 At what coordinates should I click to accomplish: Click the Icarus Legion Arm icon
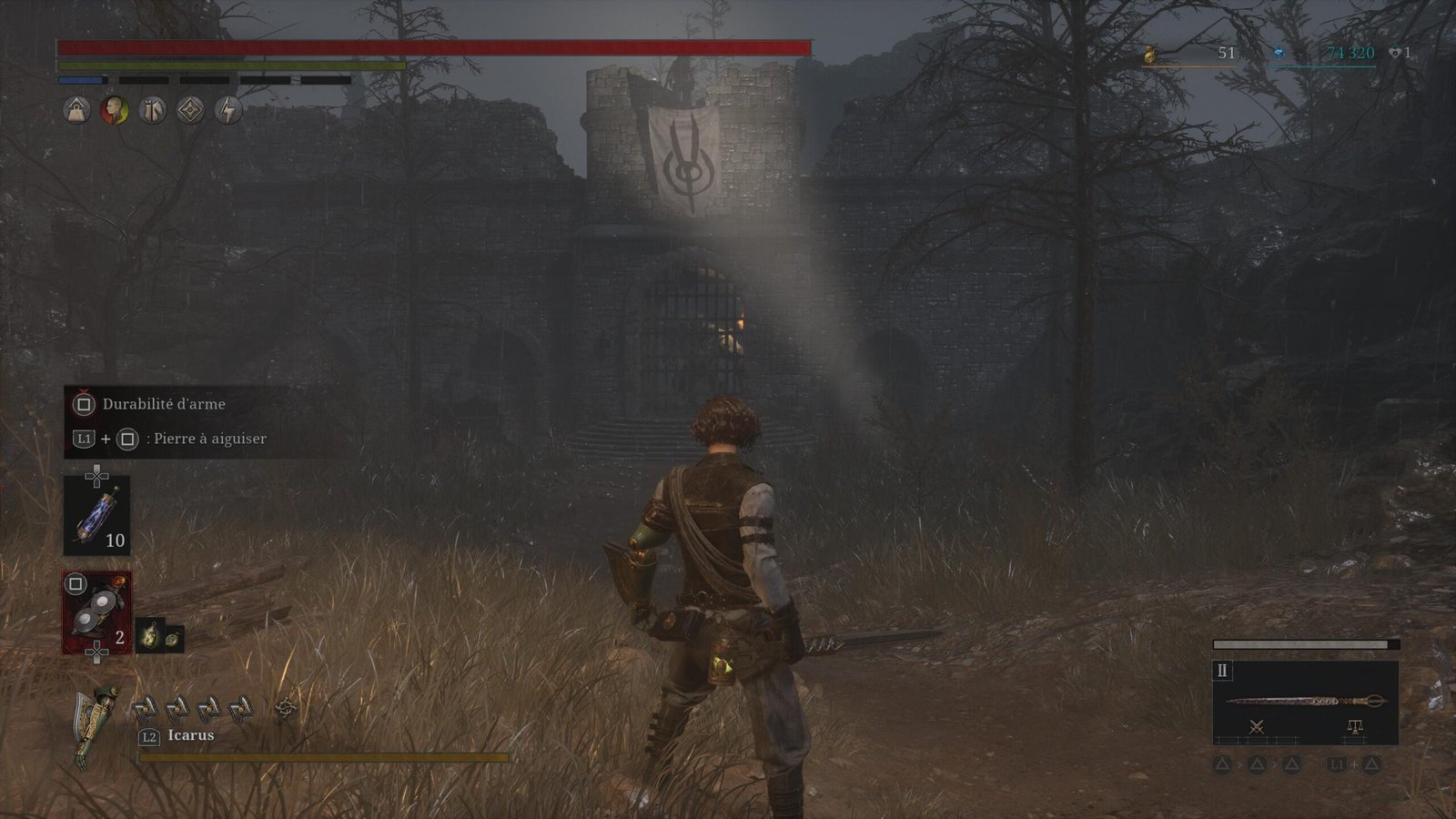(93, 725)
